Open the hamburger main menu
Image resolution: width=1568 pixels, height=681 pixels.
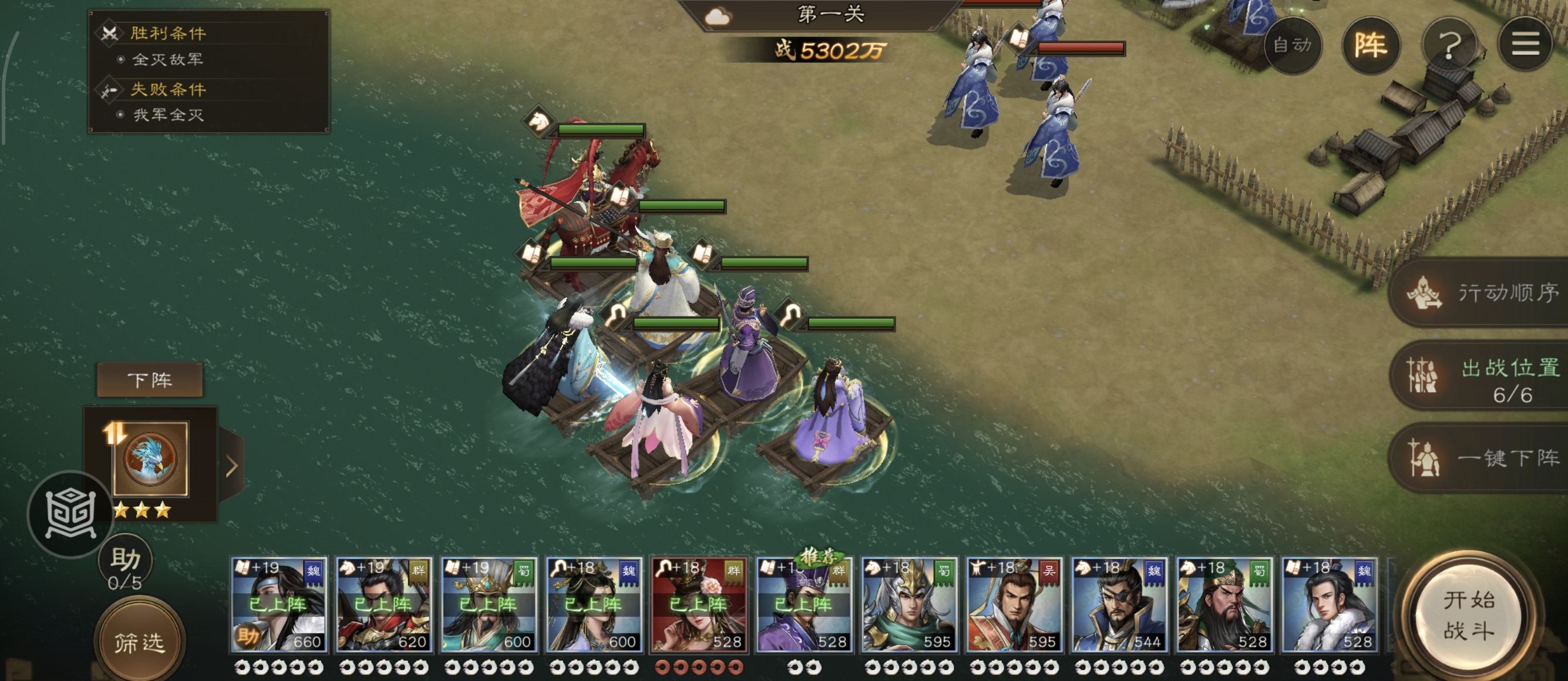click(1525, 45)
